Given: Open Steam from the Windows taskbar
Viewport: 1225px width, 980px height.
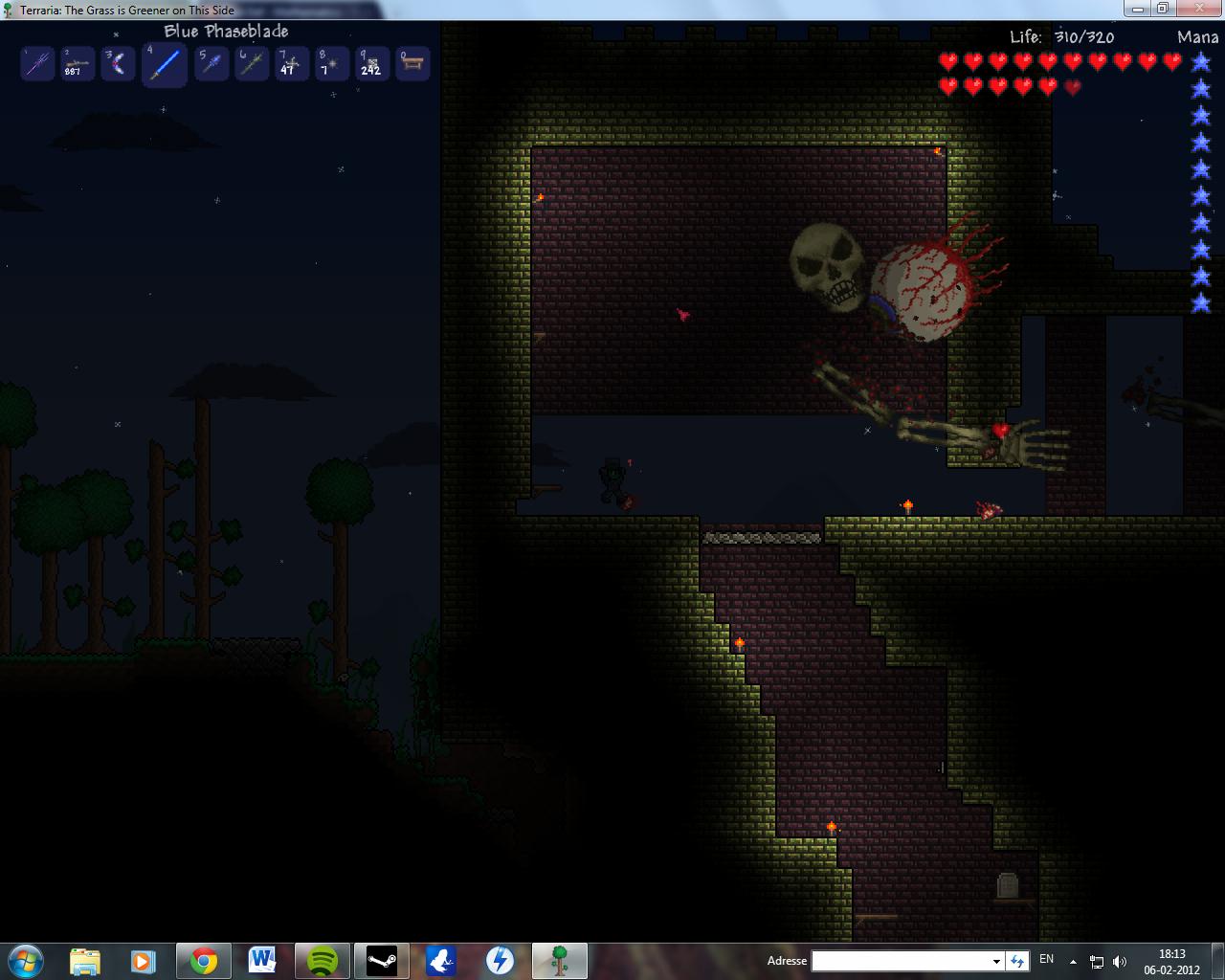Looking at the screenshot, I should [x=382, y=960].
